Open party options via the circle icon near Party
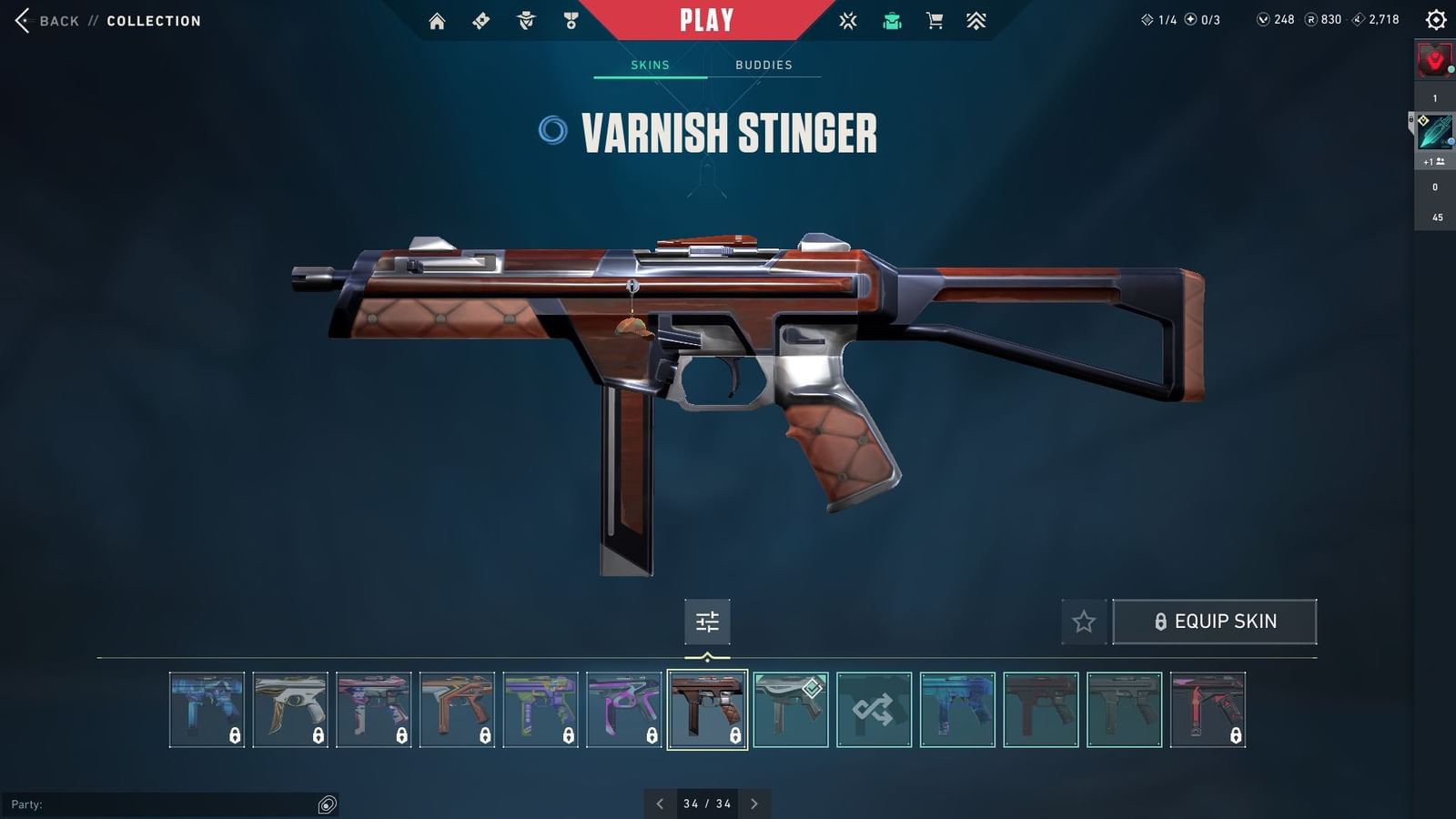The height and width of the screenshot is (819, 1456). point(325,804)
